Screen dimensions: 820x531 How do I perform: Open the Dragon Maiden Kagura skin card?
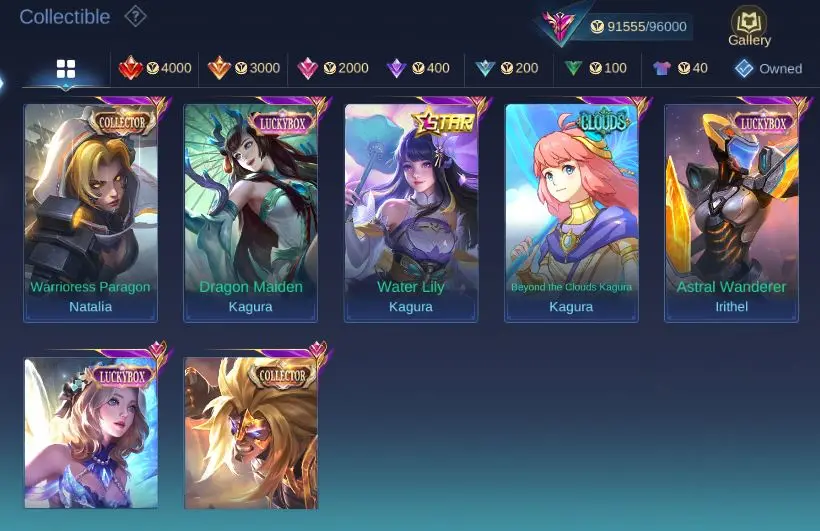tap(251, 212)
